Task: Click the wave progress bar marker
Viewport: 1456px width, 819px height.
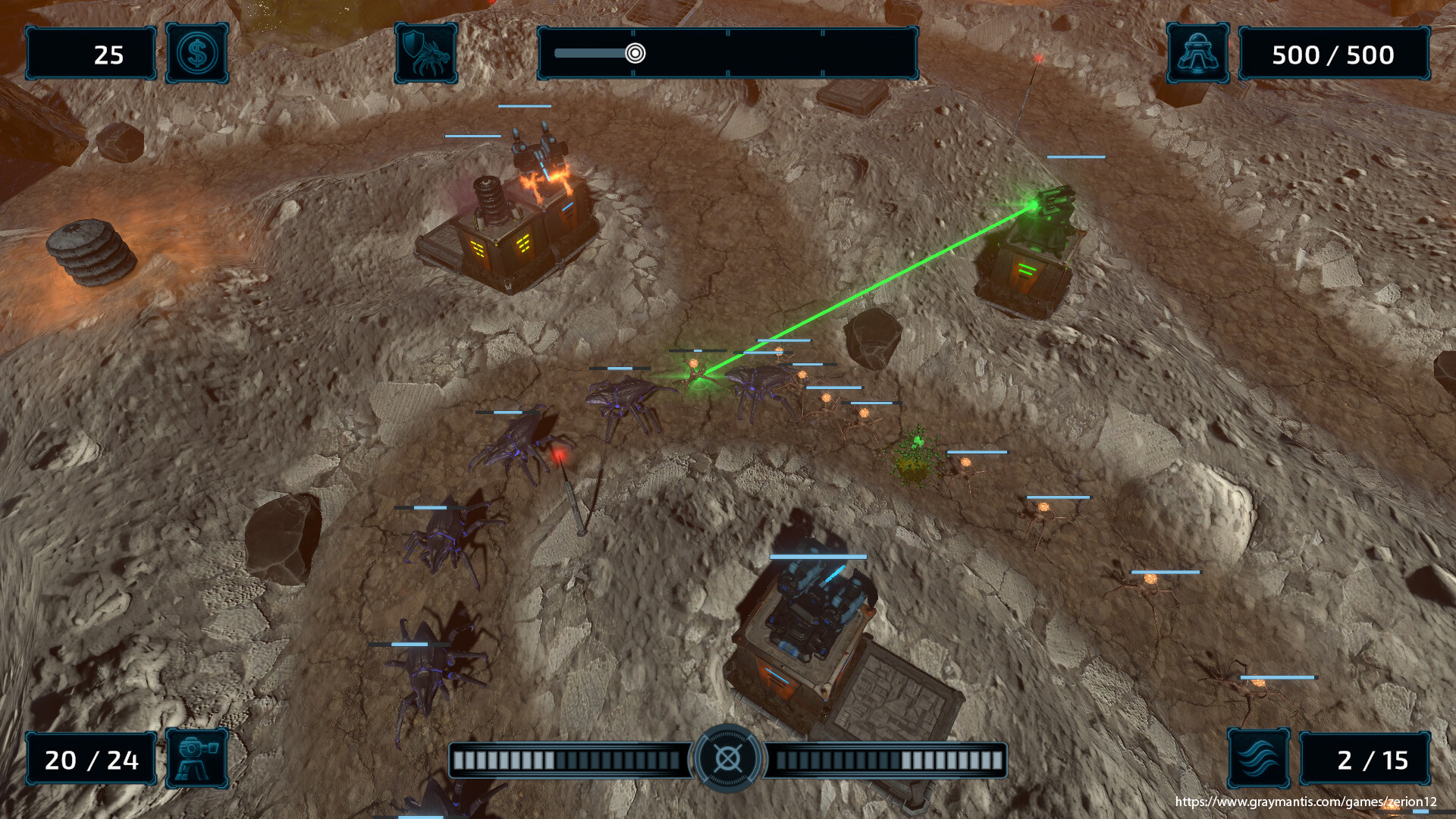Action: click(635, 53)
